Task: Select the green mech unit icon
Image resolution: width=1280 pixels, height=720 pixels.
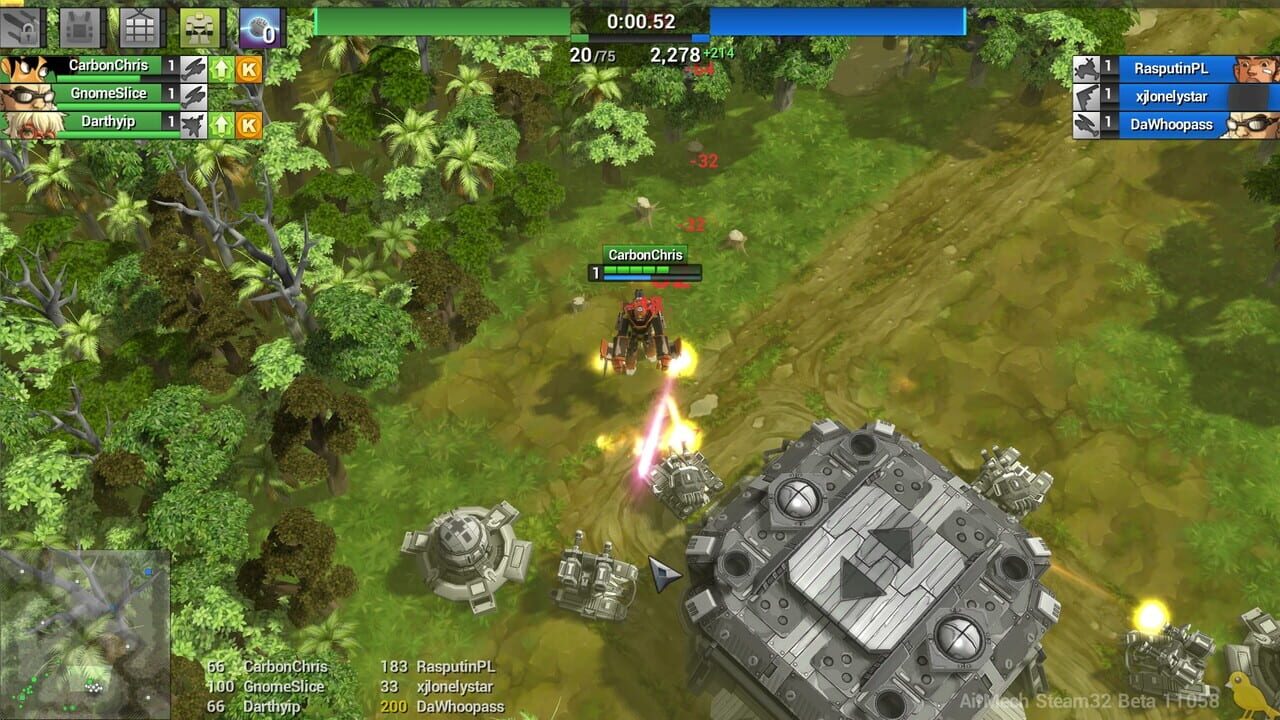Action: pyautogui.click(x=201, y=28)
